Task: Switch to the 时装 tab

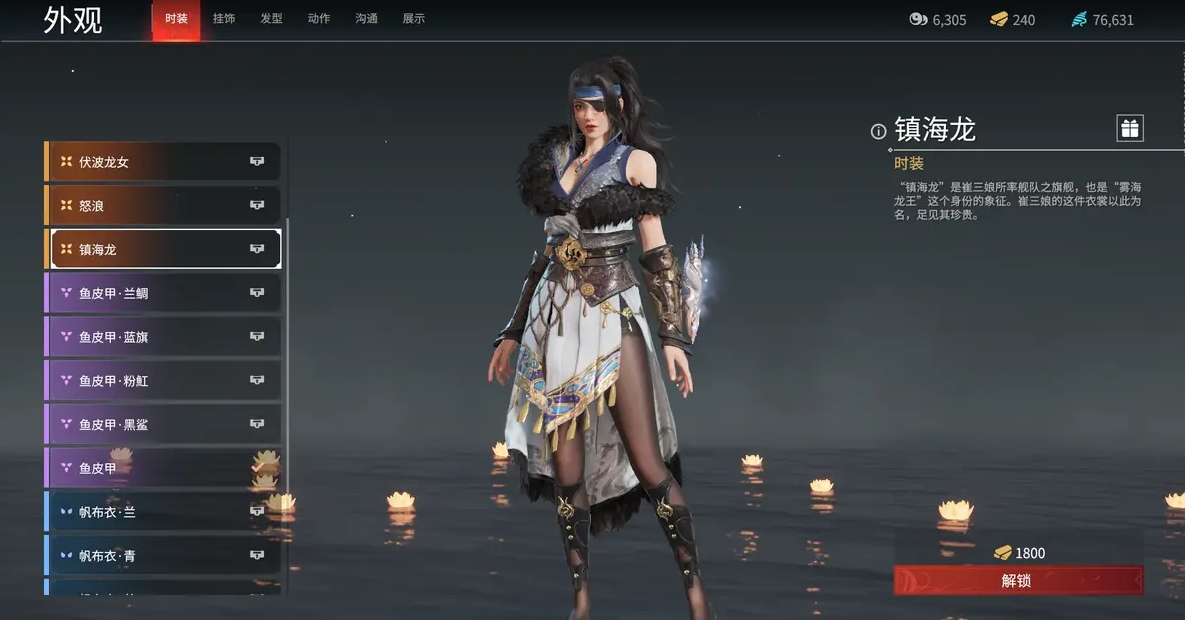Action: pos(176,19)
